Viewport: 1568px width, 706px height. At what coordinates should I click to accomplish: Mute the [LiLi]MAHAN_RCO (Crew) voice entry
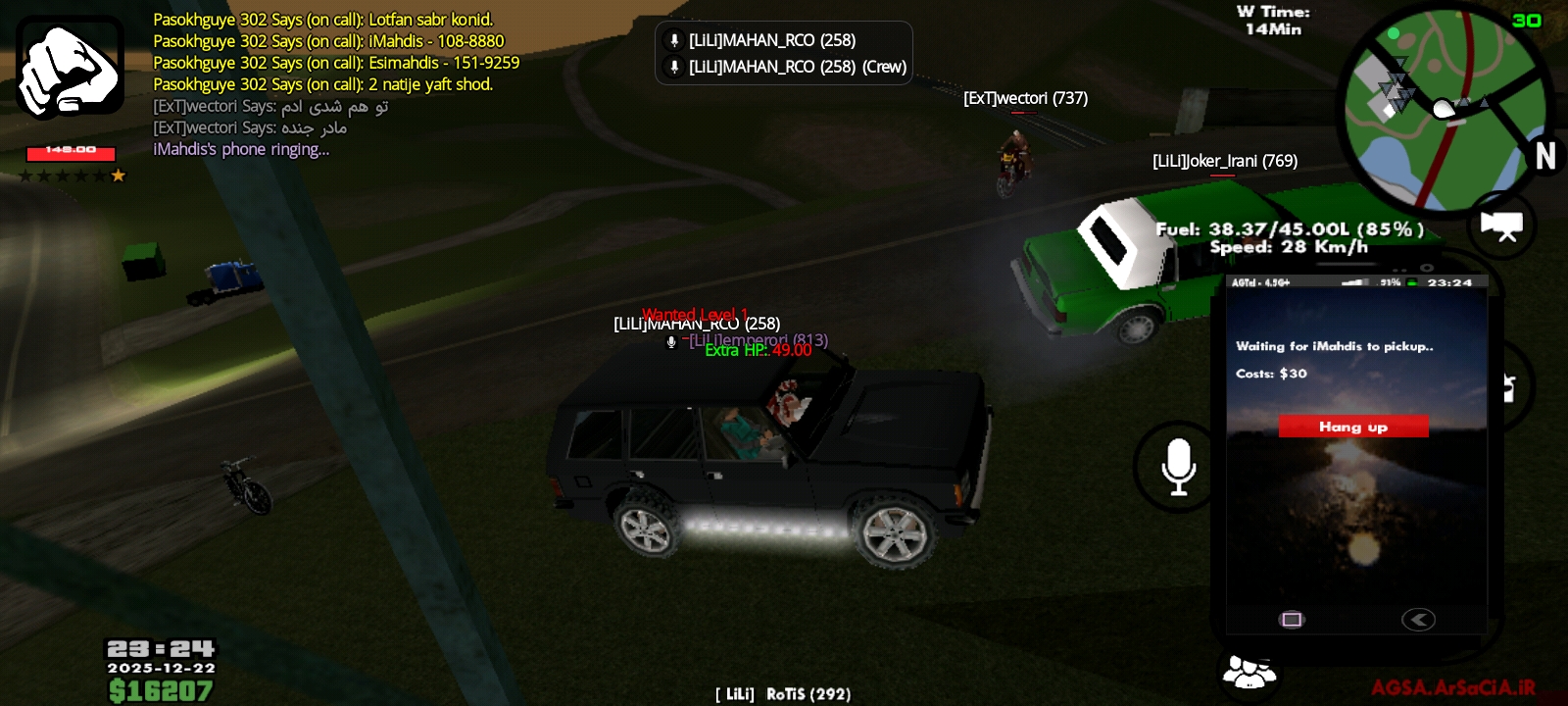pyautogui.click(x=675, y=68)
